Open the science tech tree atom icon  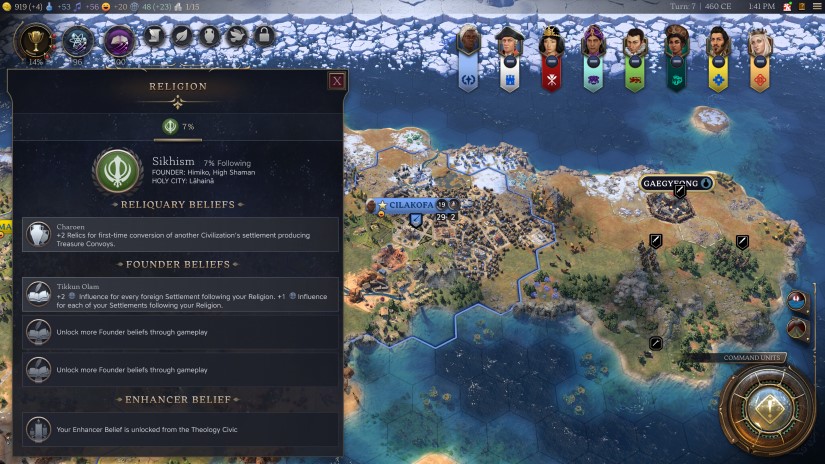pos(78,41)
